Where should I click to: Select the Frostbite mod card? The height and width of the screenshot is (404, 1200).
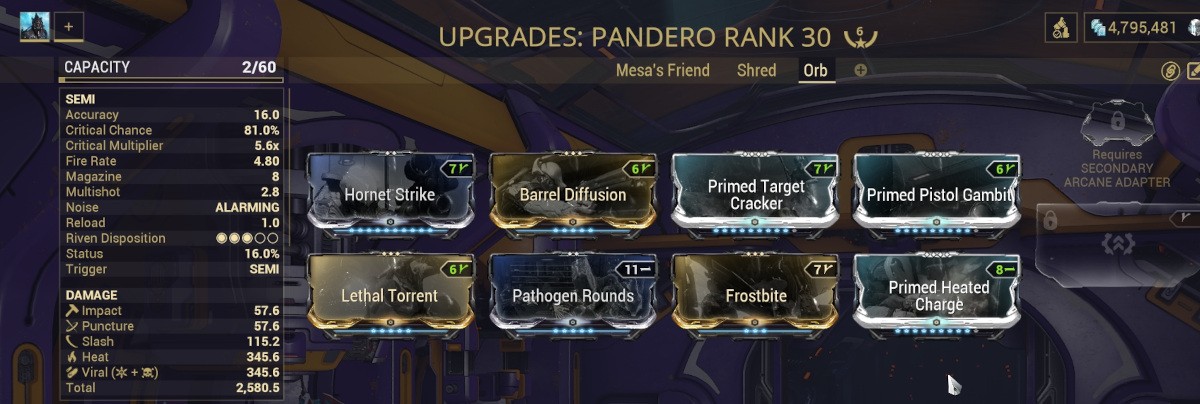[756, 295]
